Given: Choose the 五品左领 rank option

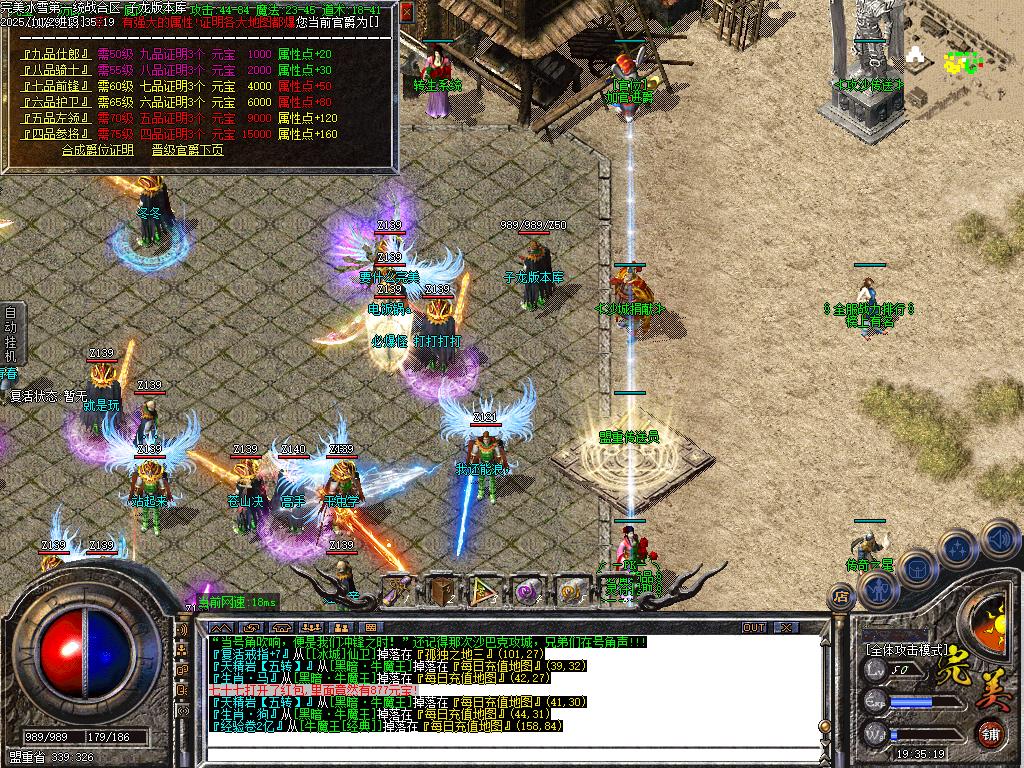Looking at the screenshot, I should tap(56, 118).
